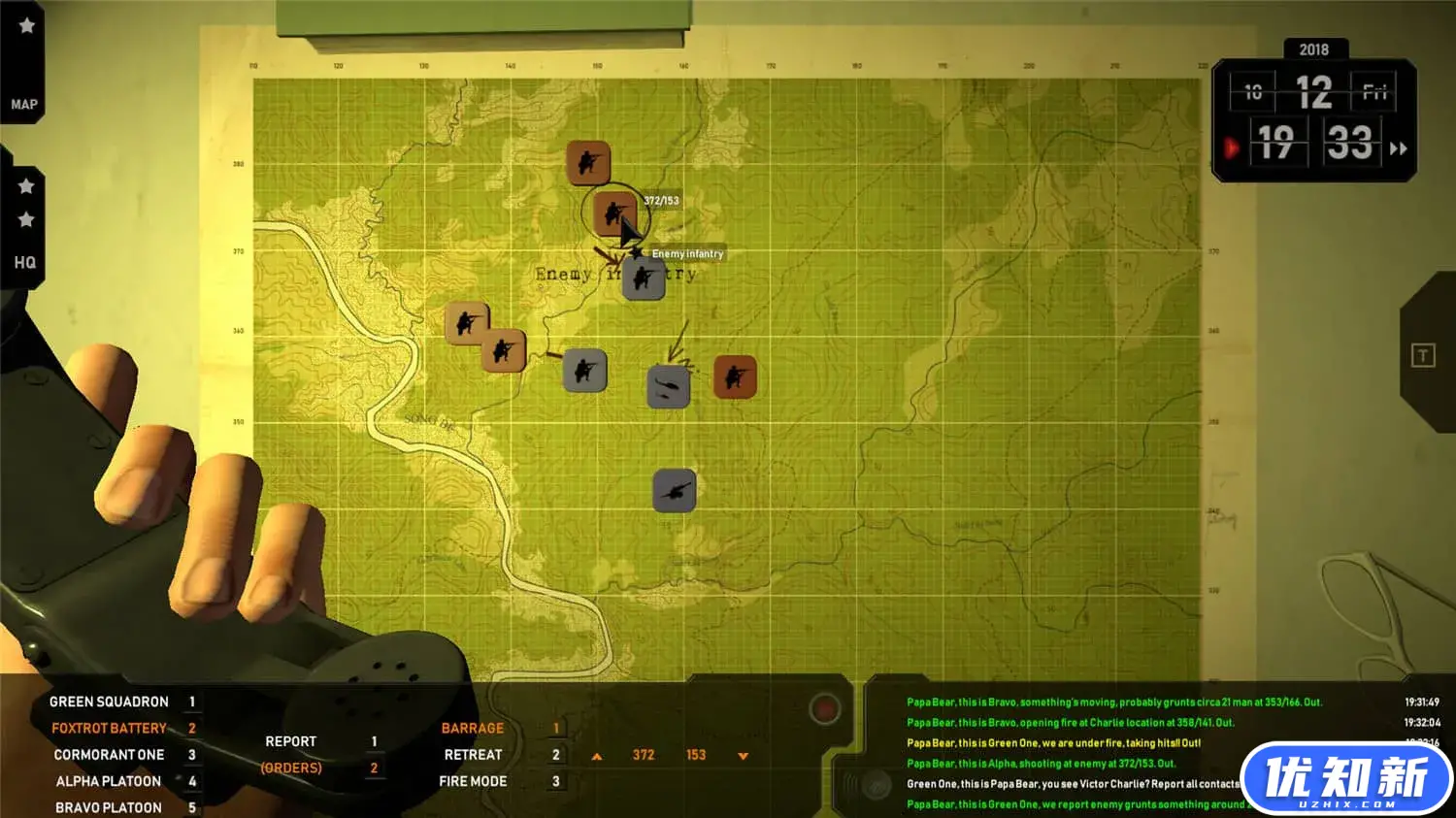This screenshot has height=818, width=1456.
Task: Click the red play arrow on the clock
Action: tap(1232, 148)
